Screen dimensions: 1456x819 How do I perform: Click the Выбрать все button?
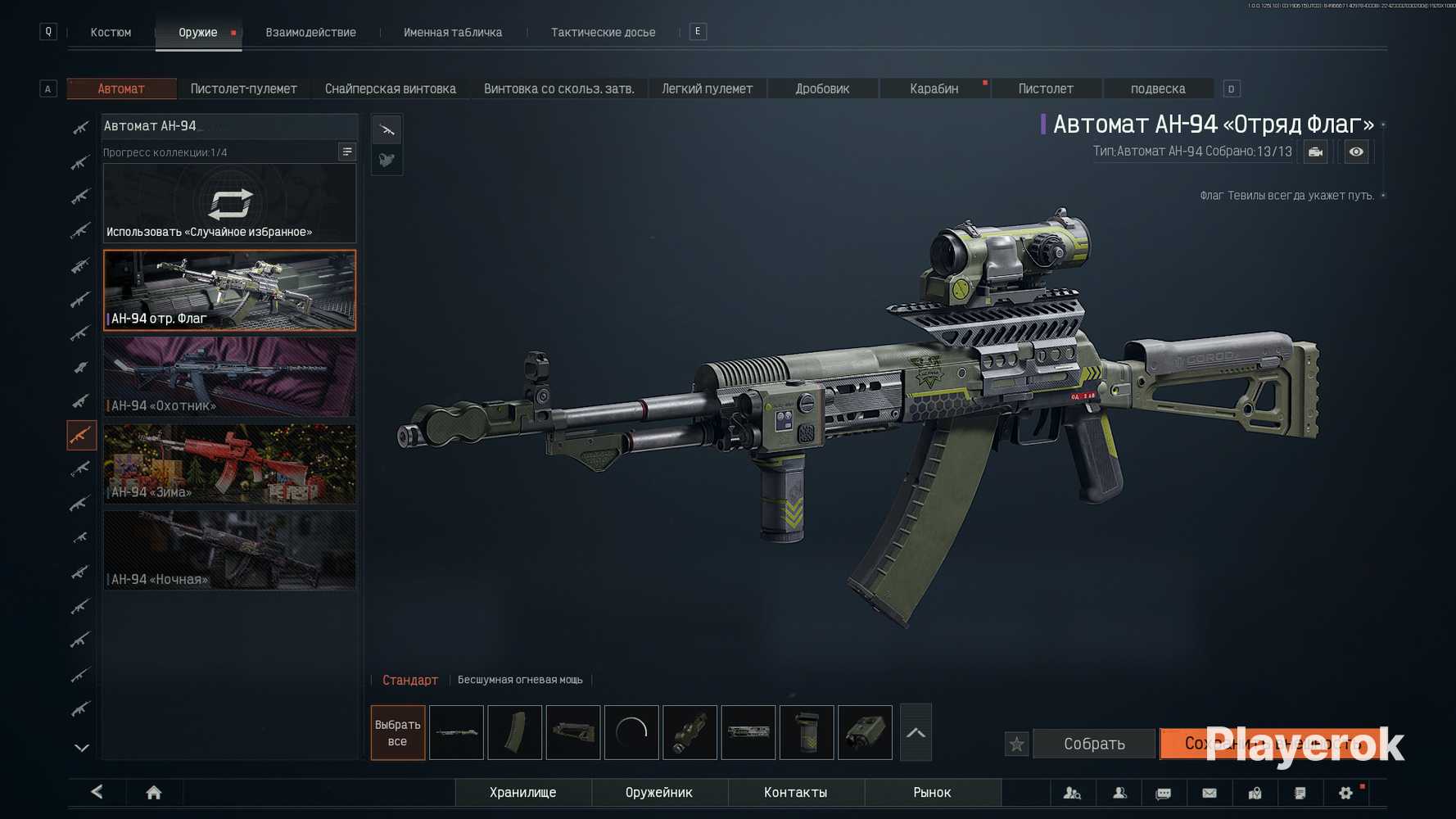click(397, 732)
